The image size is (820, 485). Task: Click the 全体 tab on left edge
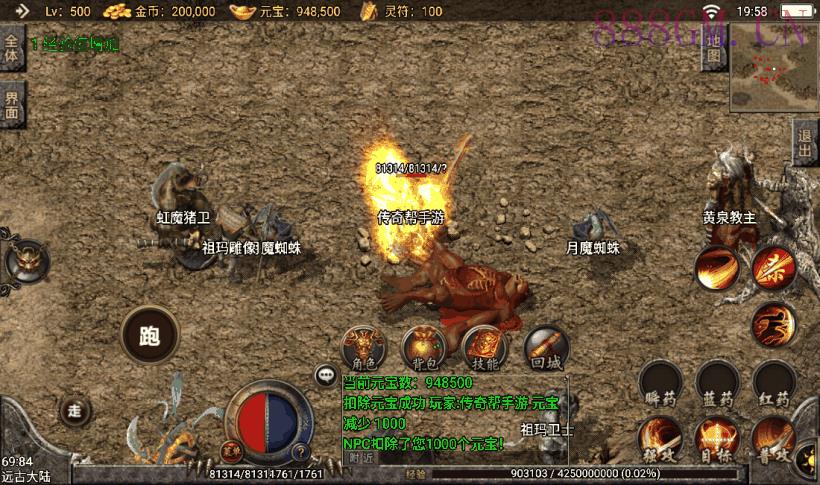click(11, 47)
